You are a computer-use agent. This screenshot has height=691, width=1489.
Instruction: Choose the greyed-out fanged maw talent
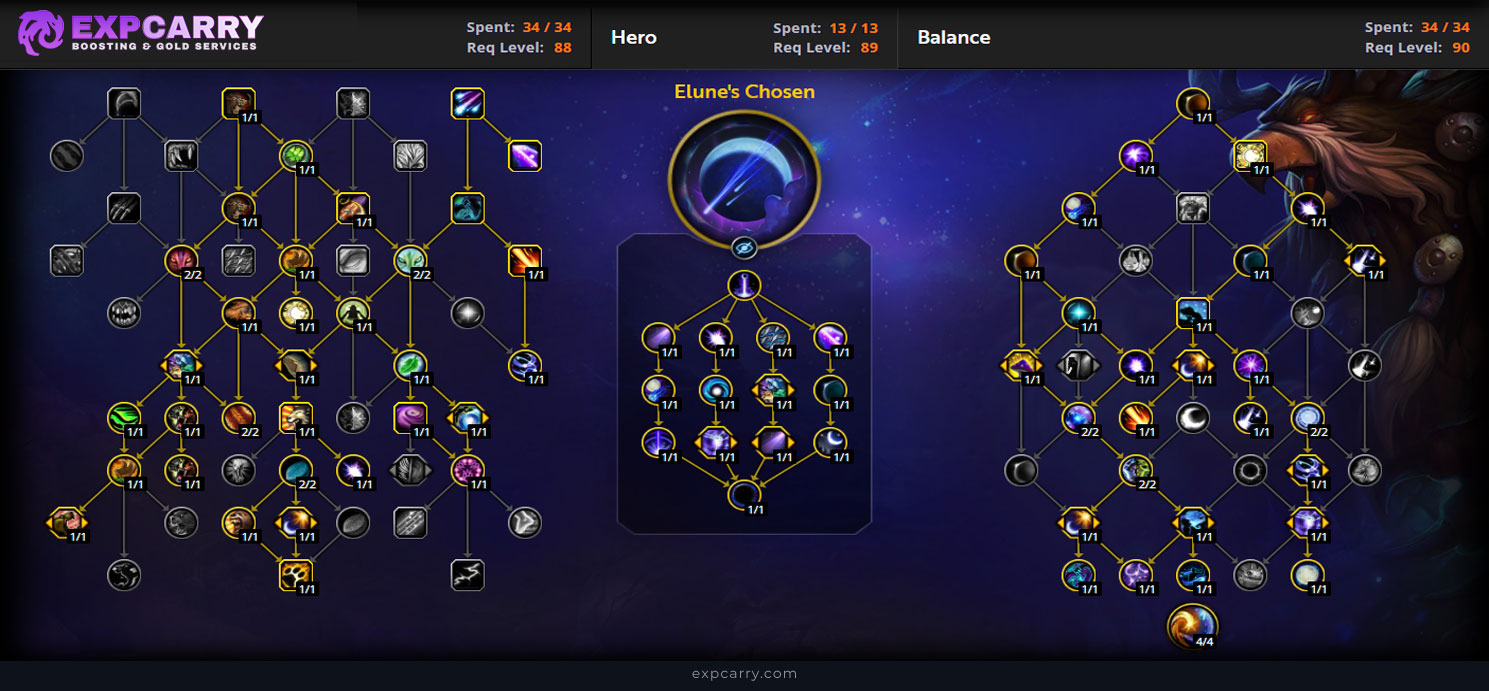tap(124, 313)
